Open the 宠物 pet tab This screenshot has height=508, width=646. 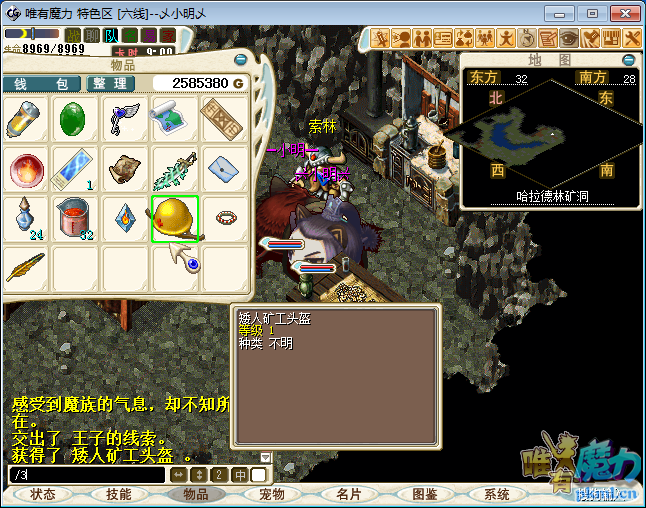tap(272, 495)
